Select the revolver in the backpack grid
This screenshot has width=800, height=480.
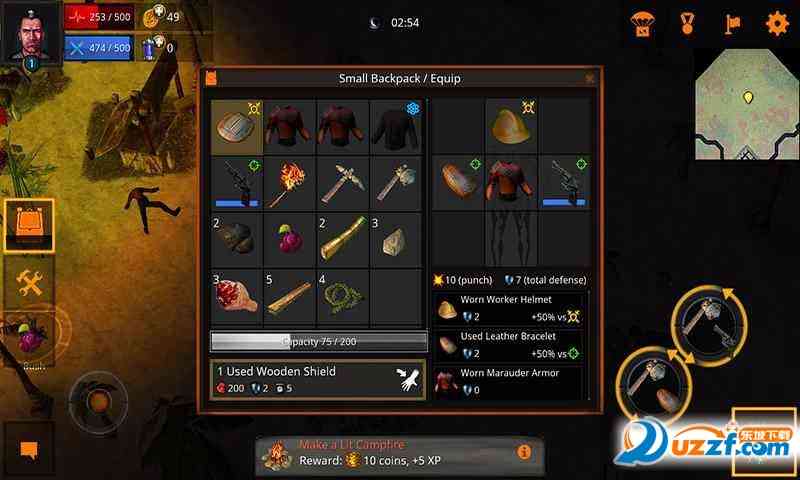coord(236,182)
